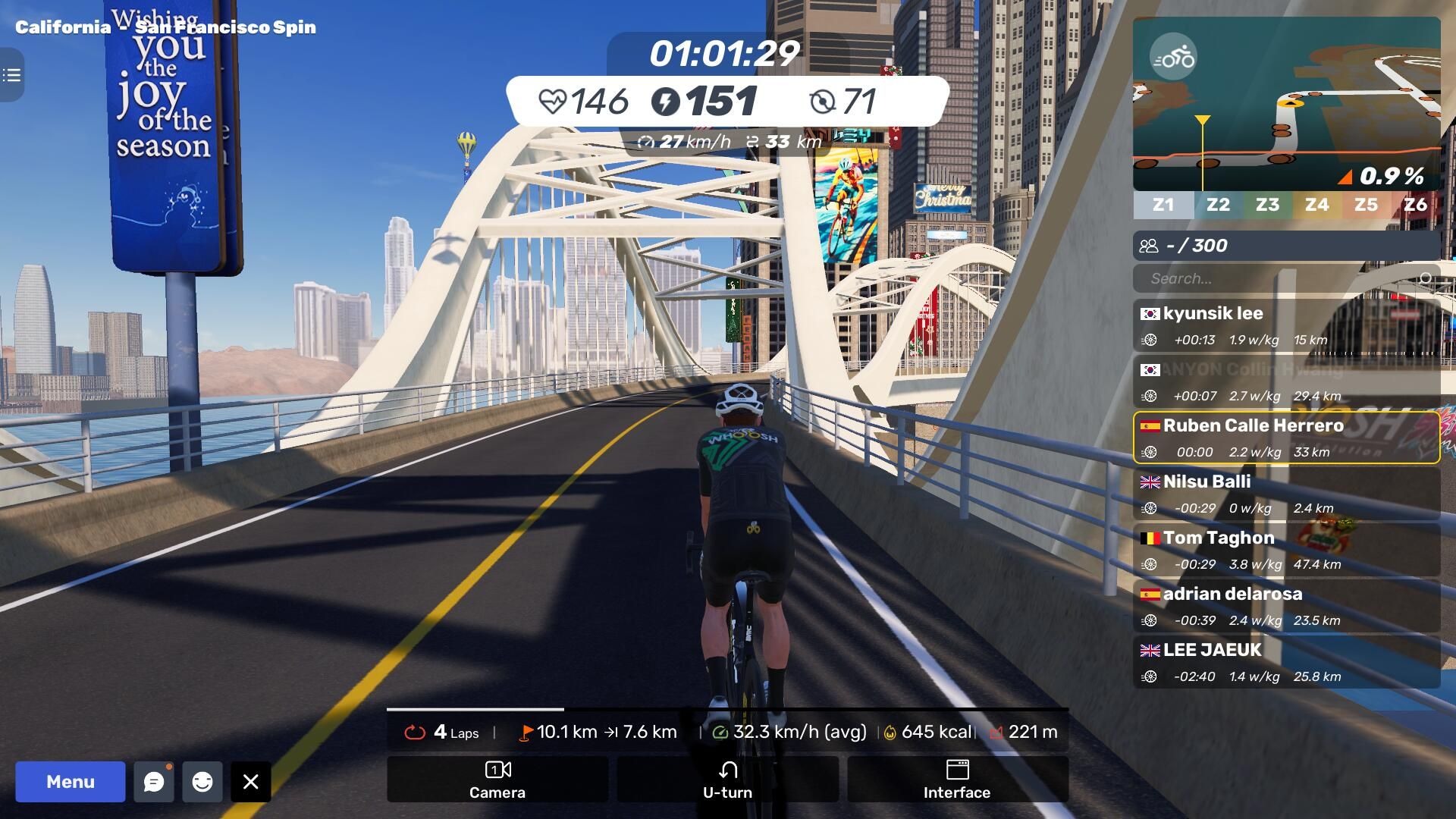The width and height of the screenshot is (1456, 819).
Task: Select rider Nilsu Balli
Action: [1286, 494]
